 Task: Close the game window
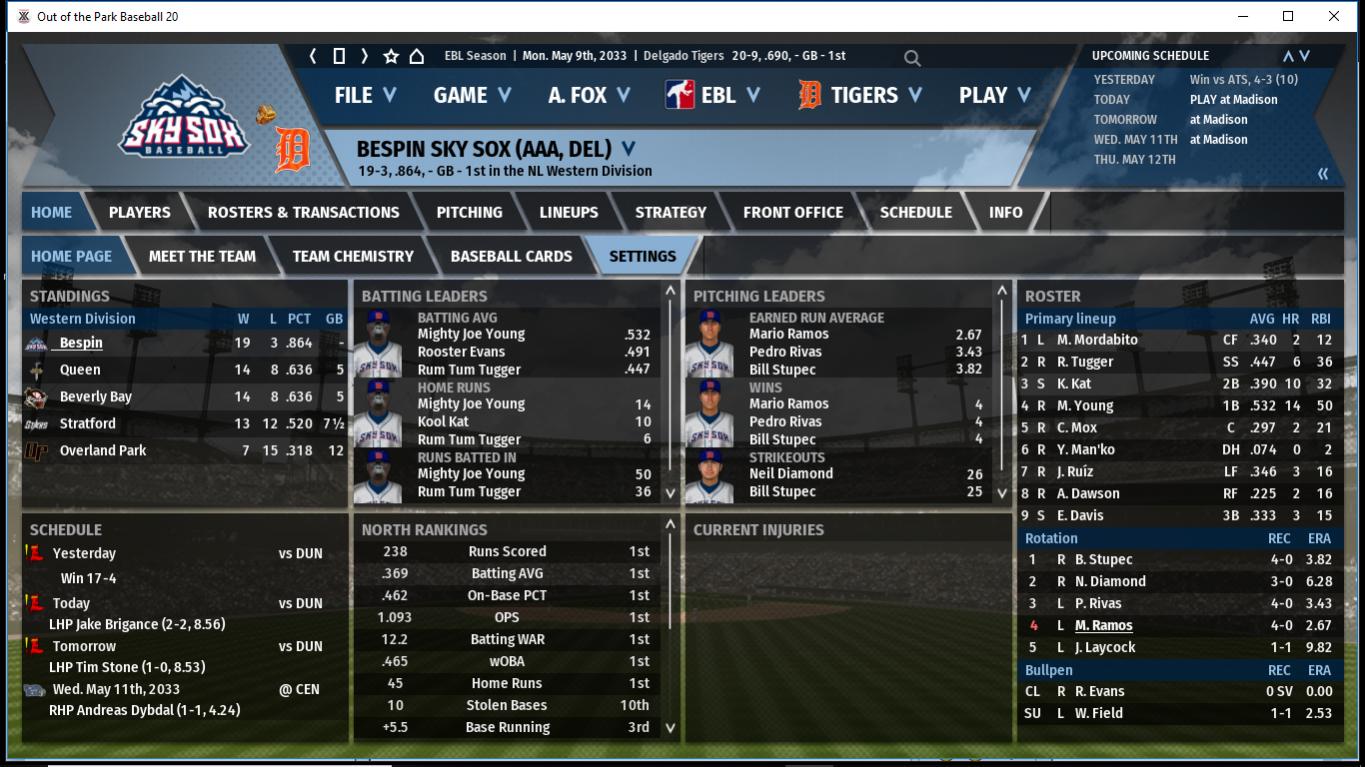coord(1334,16)
